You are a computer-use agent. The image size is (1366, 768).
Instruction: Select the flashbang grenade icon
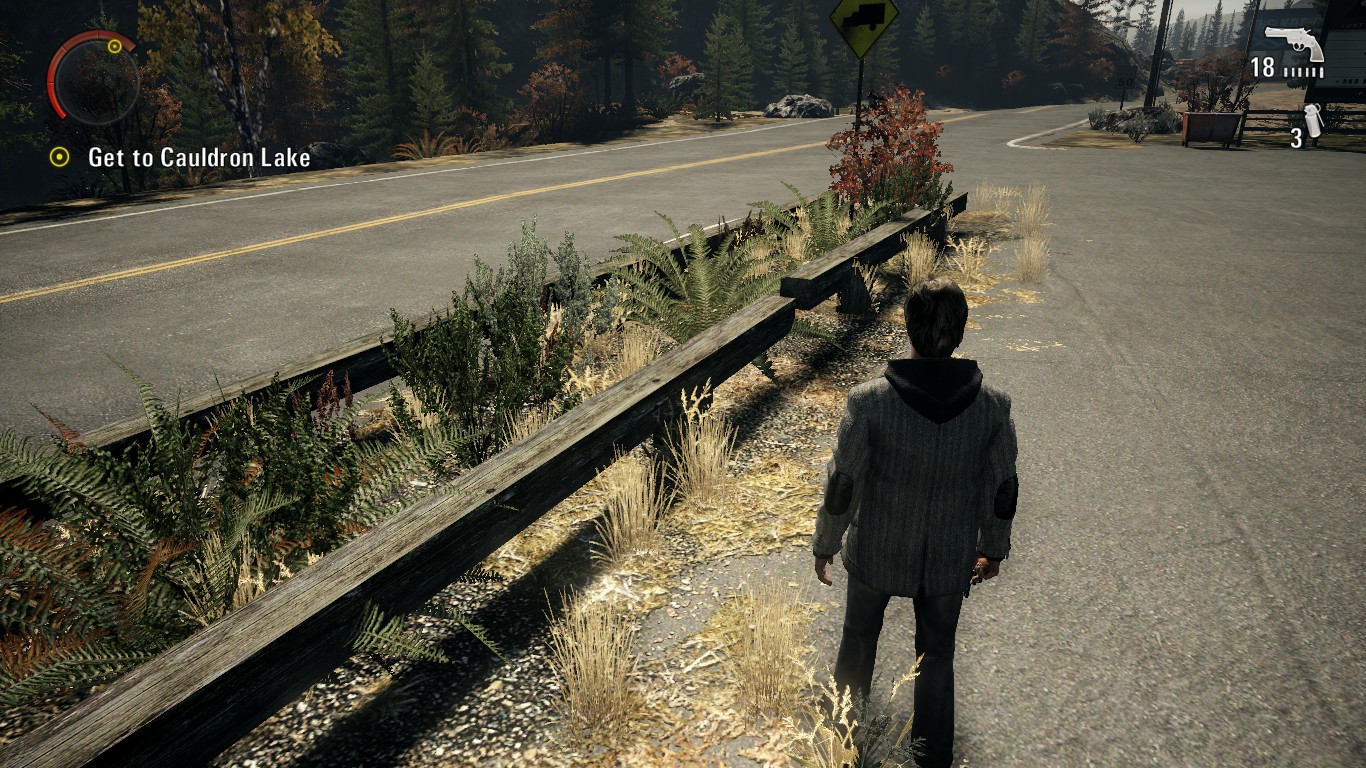point(1314,120)
